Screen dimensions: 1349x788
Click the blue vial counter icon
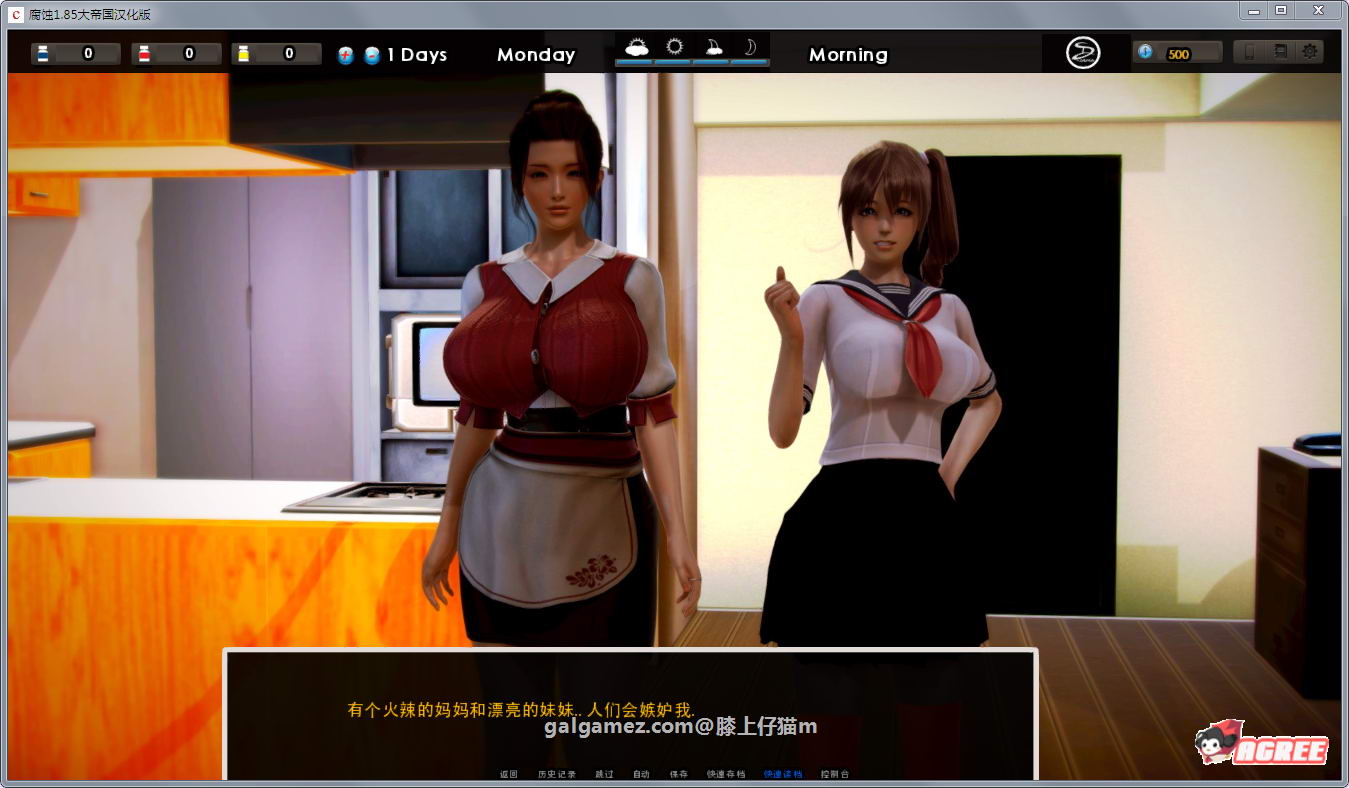[x=41, y=52]
